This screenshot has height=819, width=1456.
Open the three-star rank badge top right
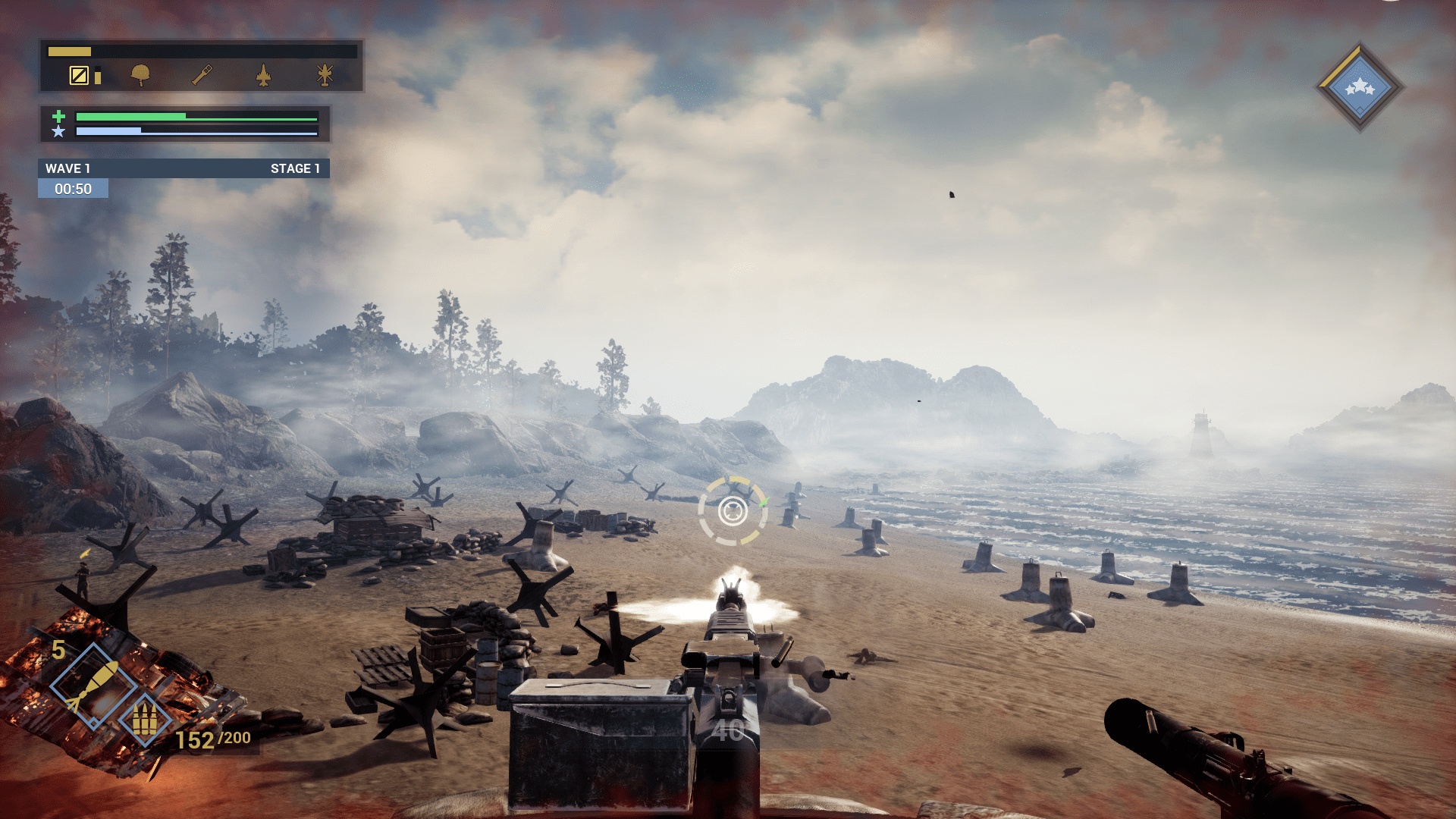[x=1361, y=86]
